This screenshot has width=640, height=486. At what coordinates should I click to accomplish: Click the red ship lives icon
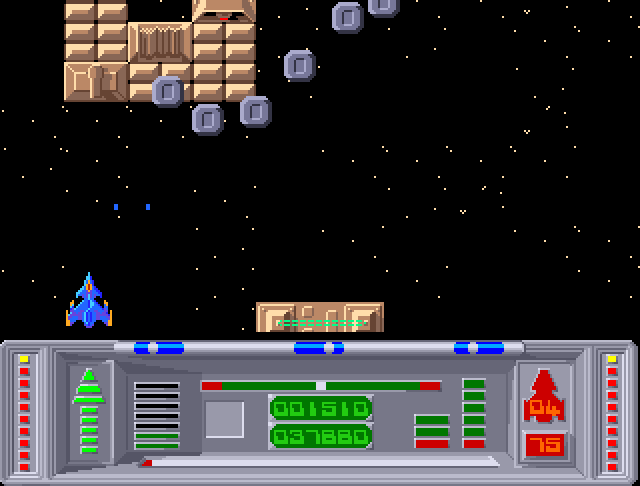pos(543,386)
